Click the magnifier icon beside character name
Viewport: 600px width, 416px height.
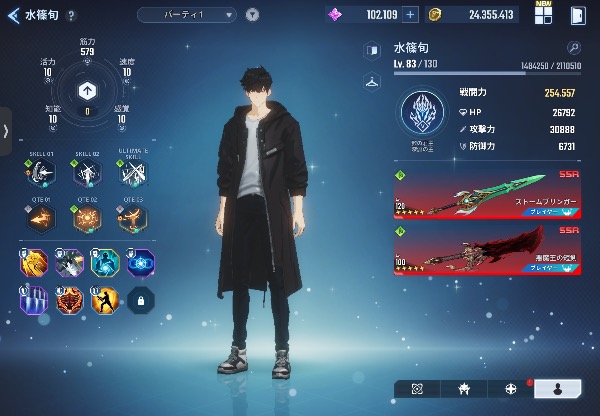point(573,47)
